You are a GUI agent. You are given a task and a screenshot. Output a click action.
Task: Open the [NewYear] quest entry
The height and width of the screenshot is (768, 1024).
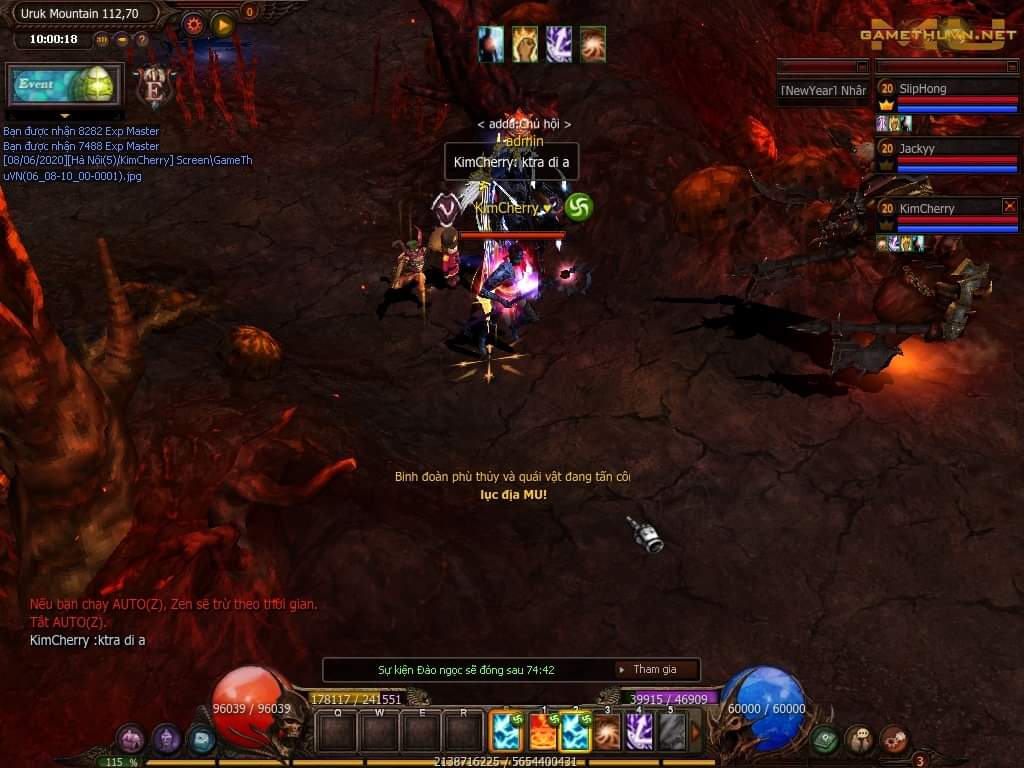point(823,91)
